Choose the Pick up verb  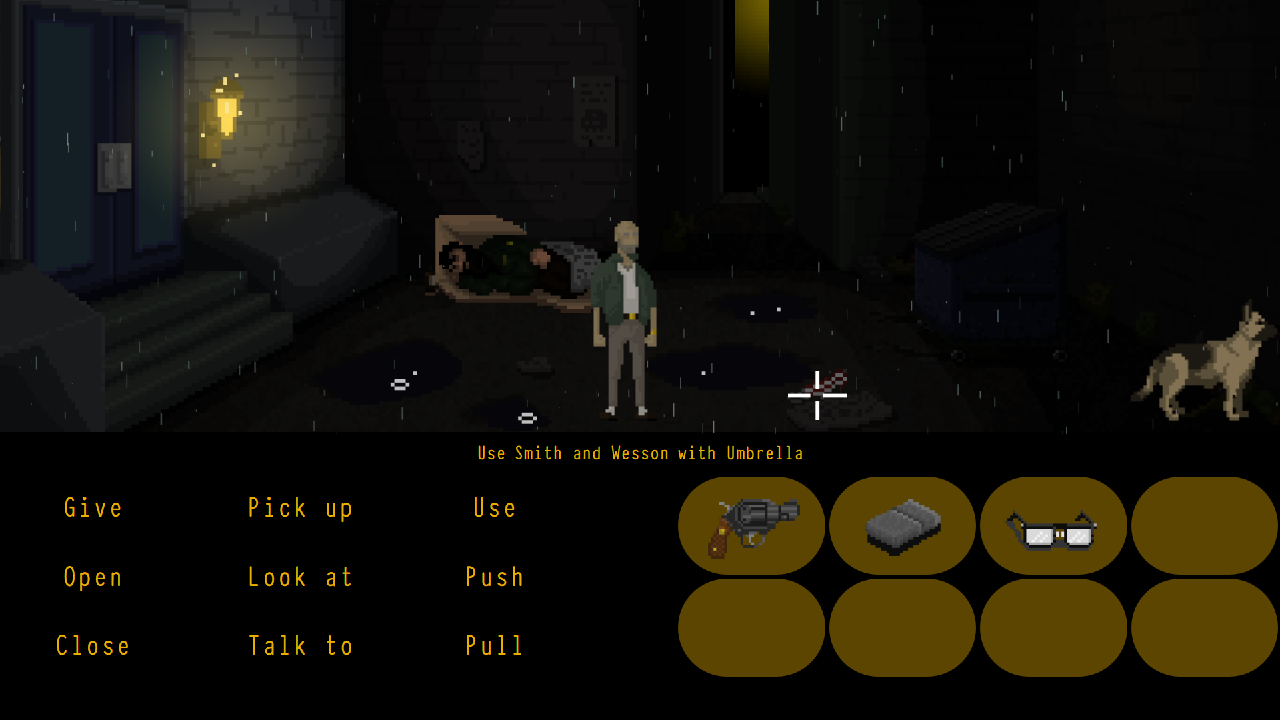click(300, 508)
